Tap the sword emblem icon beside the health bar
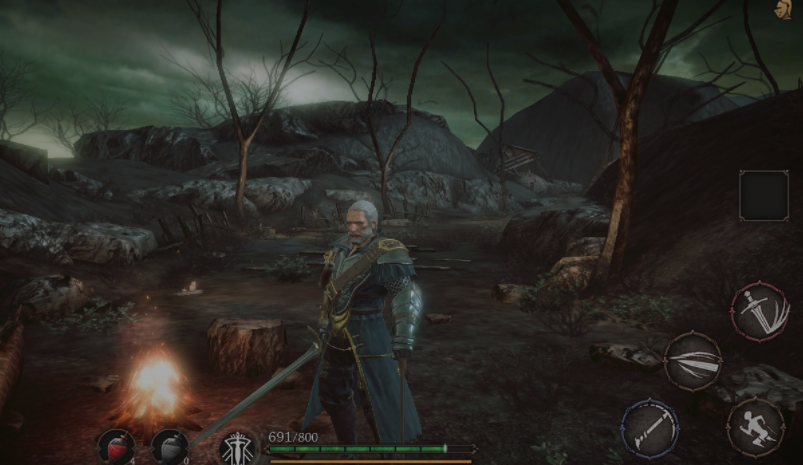The height and width of the screenshot is (465, 803). click(239, 447)
